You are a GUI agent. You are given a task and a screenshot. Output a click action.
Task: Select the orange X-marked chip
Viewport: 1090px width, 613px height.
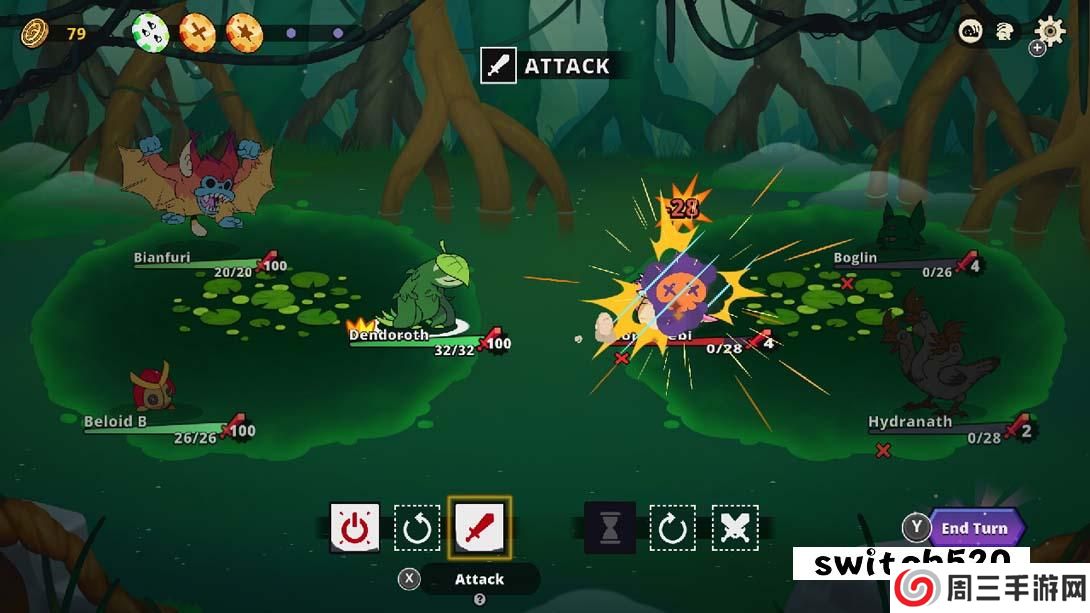[198, 32]
